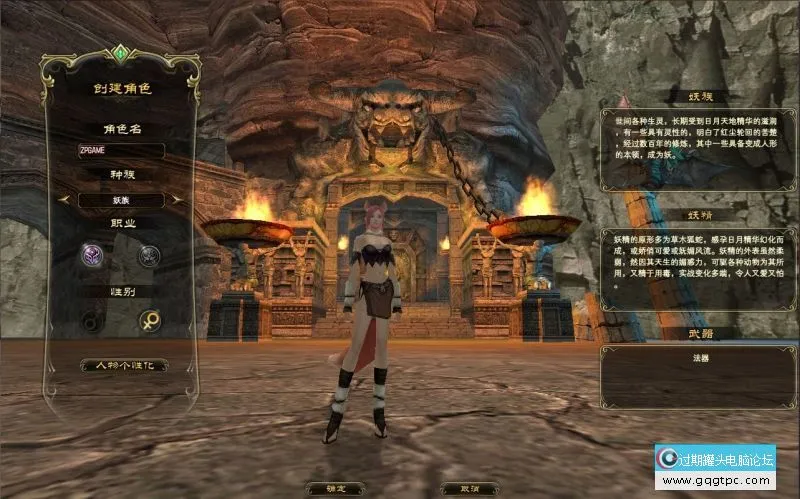Cancel character creation with 取消
The height and width of the screenshot is (499, 800).
pyautogui.click(x=469, y=489)
